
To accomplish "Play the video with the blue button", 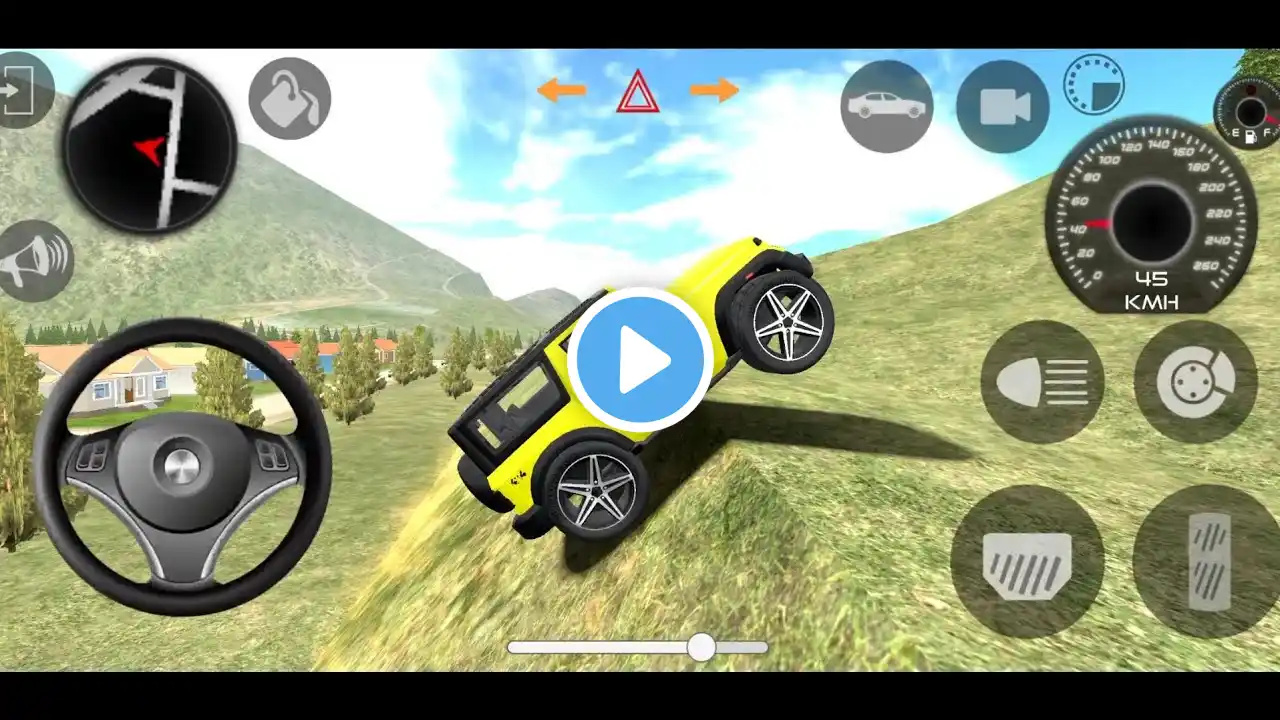I will pyautogui.click(x=640, y=360).
